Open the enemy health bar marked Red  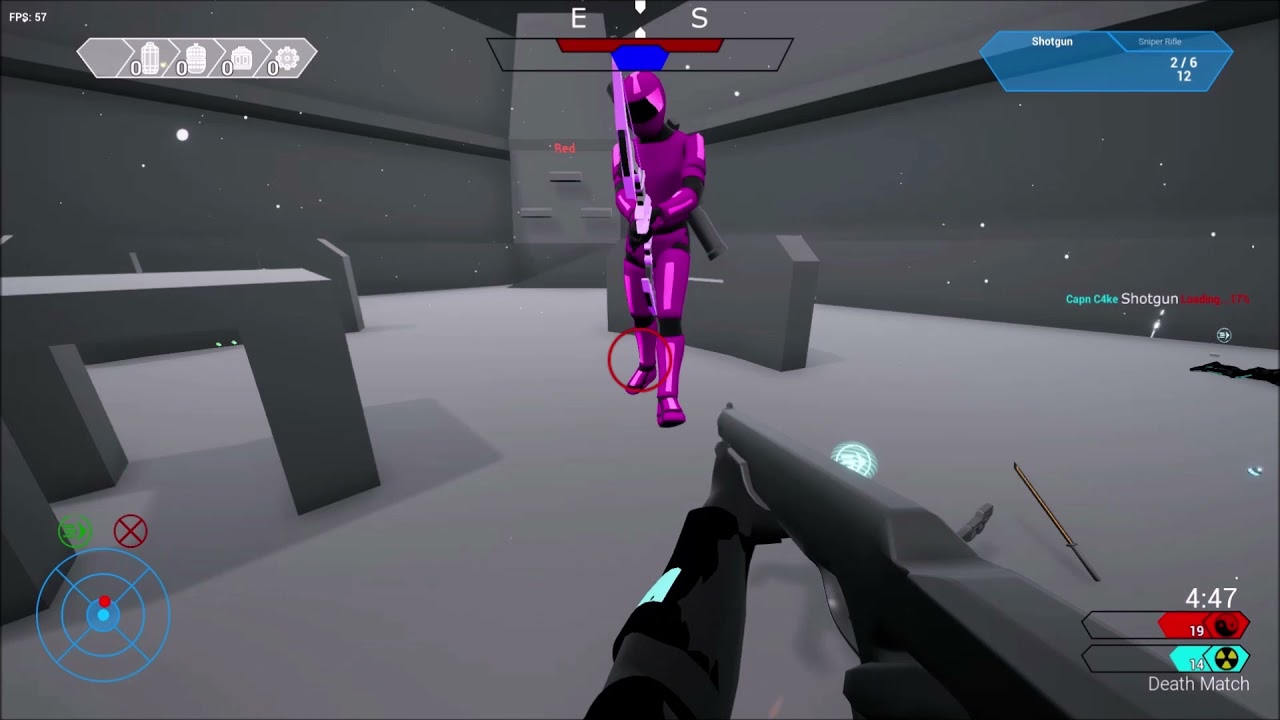coord(563,147)
